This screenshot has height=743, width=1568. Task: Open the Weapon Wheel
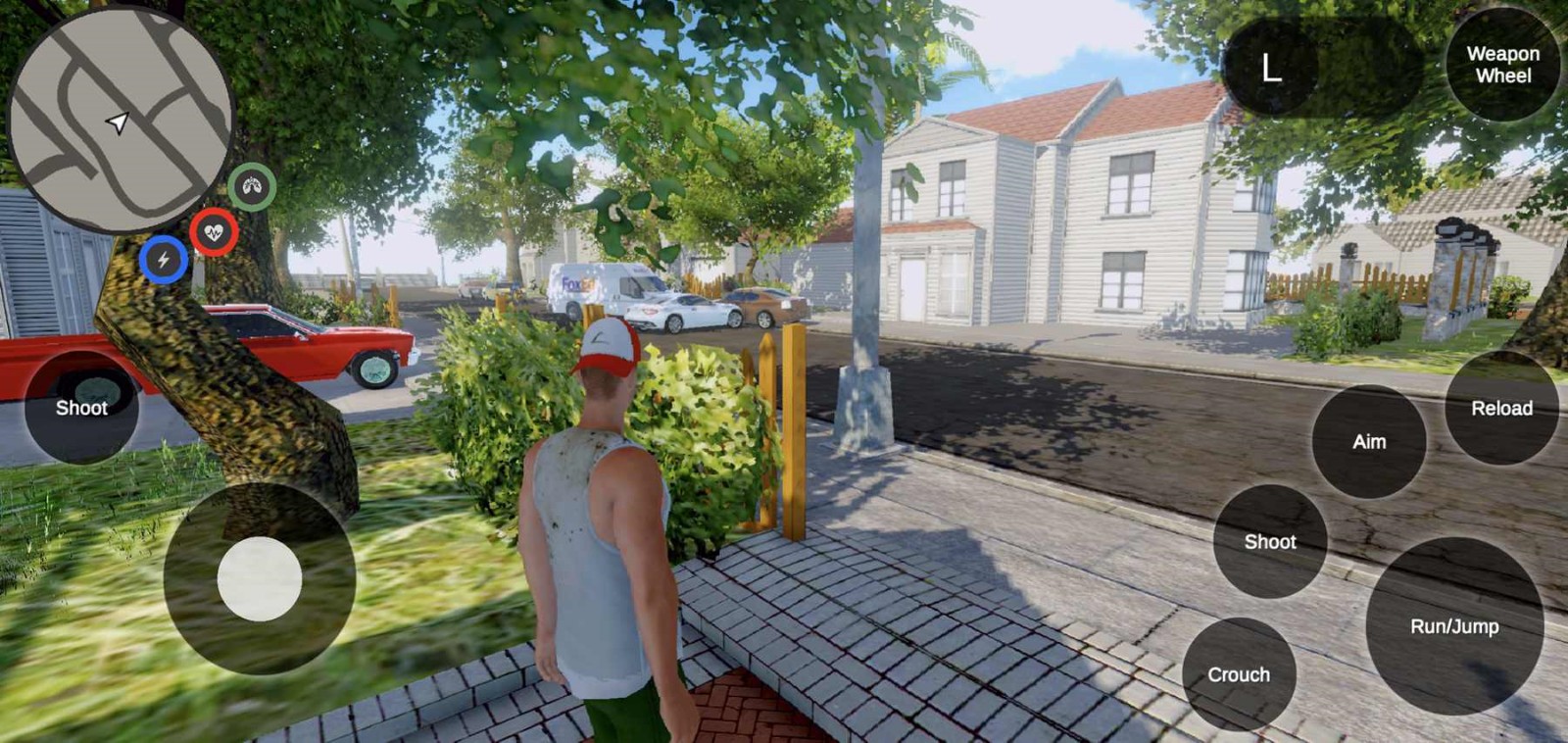tap(1503, 67)
